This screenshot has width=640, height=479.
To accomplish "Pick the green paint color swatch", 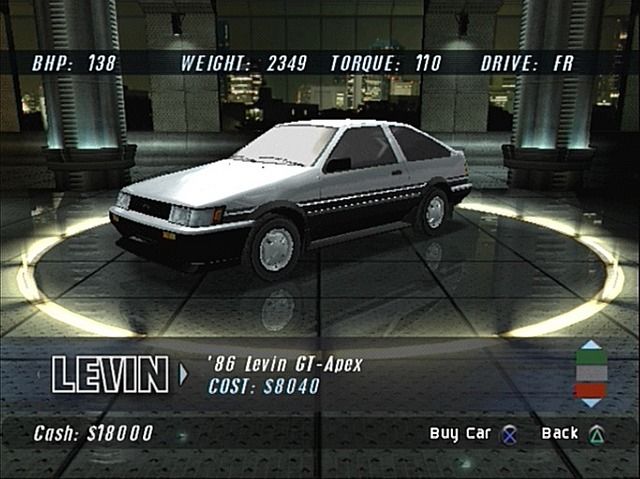I will point(591,357).
